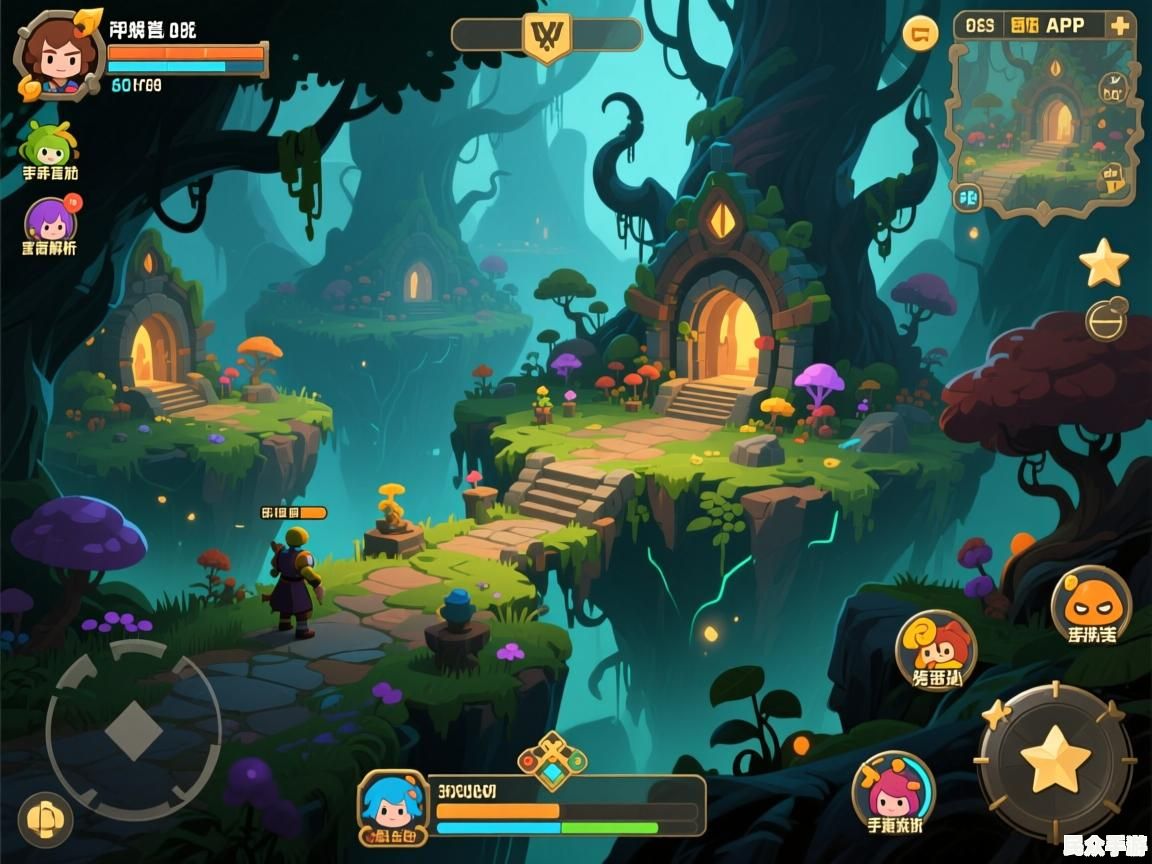Select the green sprout creature icon

(49, 145)
